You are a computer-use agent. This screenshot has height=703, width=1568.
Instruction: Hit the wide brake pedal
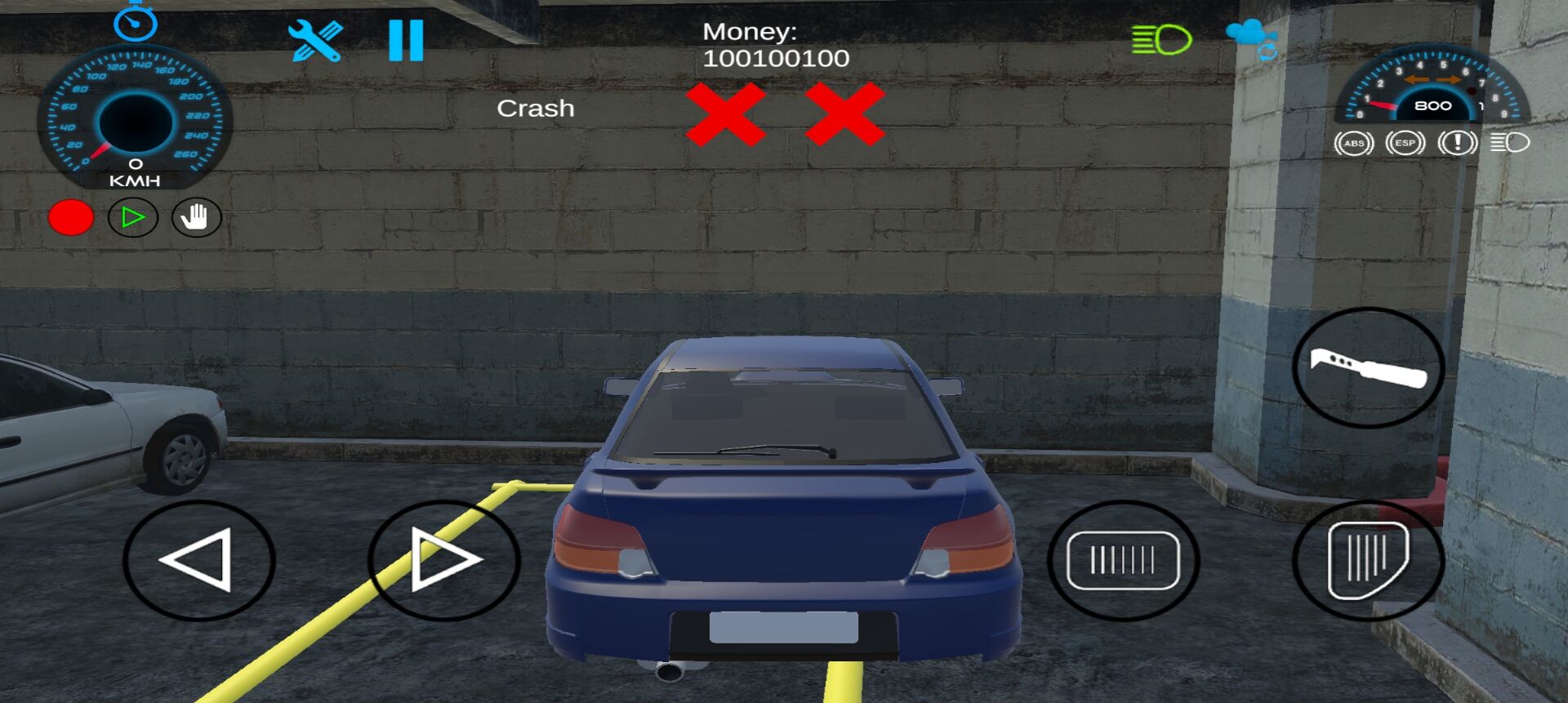pyautogui.click(x=1123, y=560)
